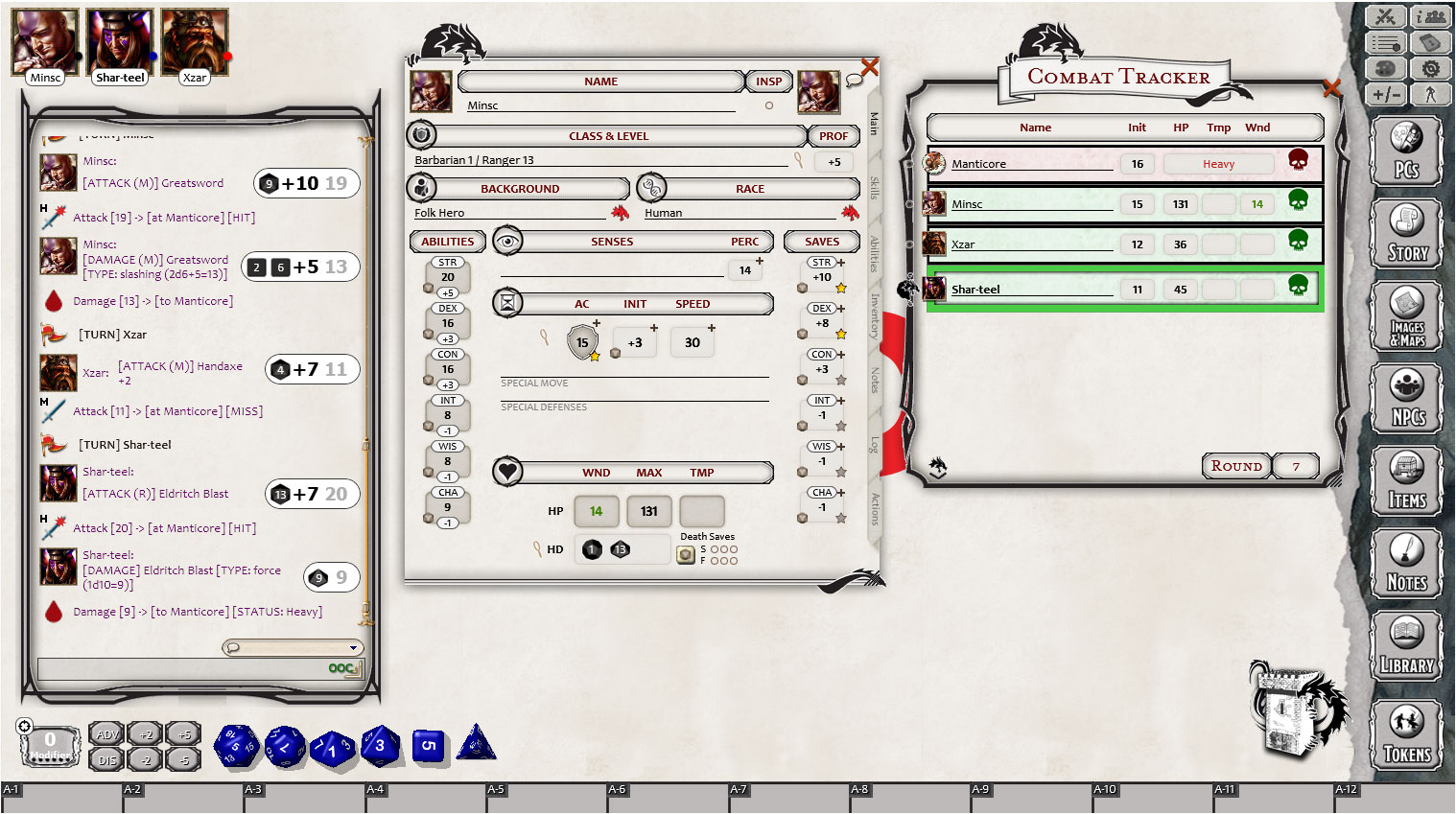Open the character selection figure icon

[1430, 94]
